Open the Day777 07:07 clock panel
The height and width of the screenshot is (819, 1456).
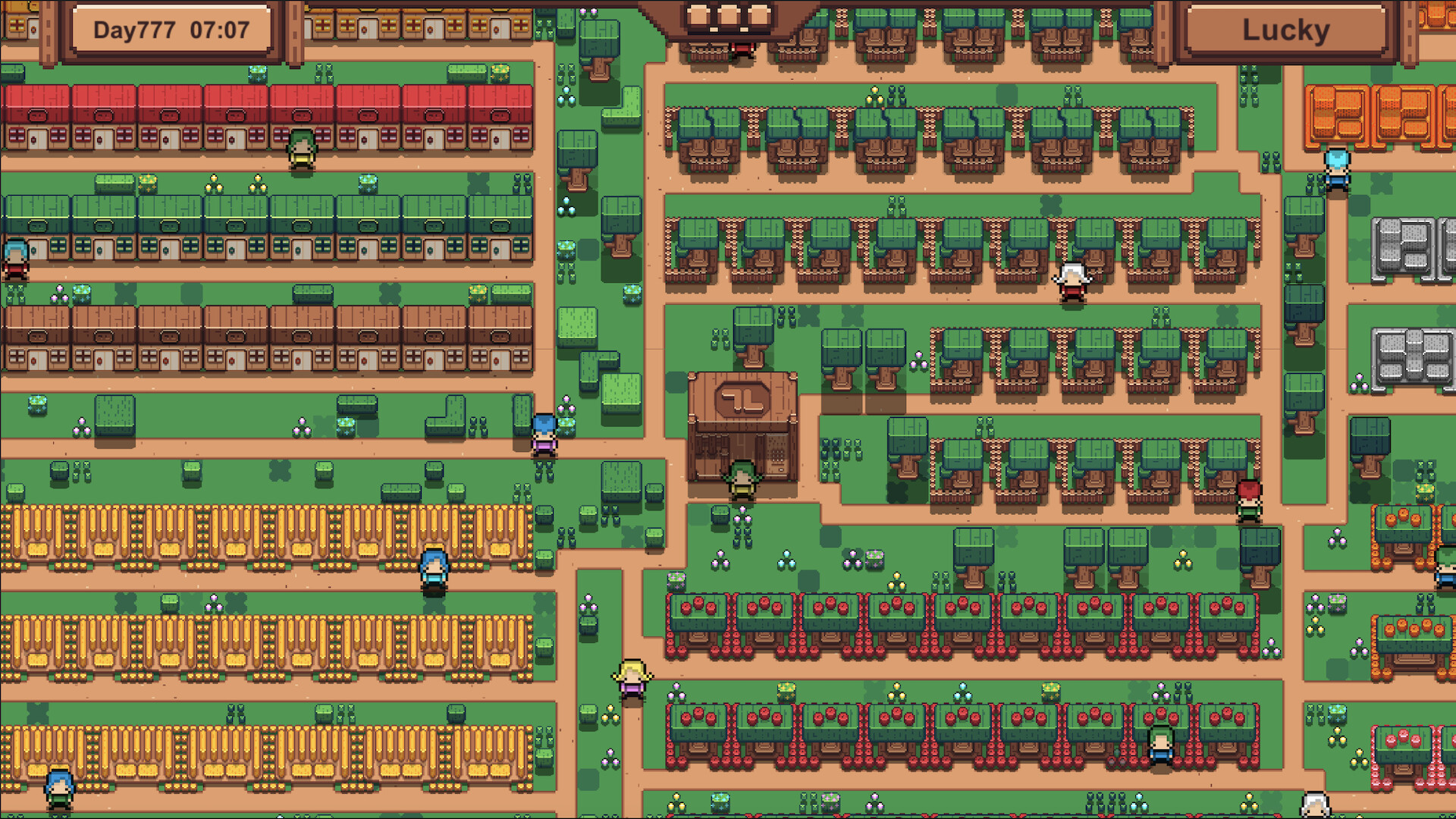(172, 30)
